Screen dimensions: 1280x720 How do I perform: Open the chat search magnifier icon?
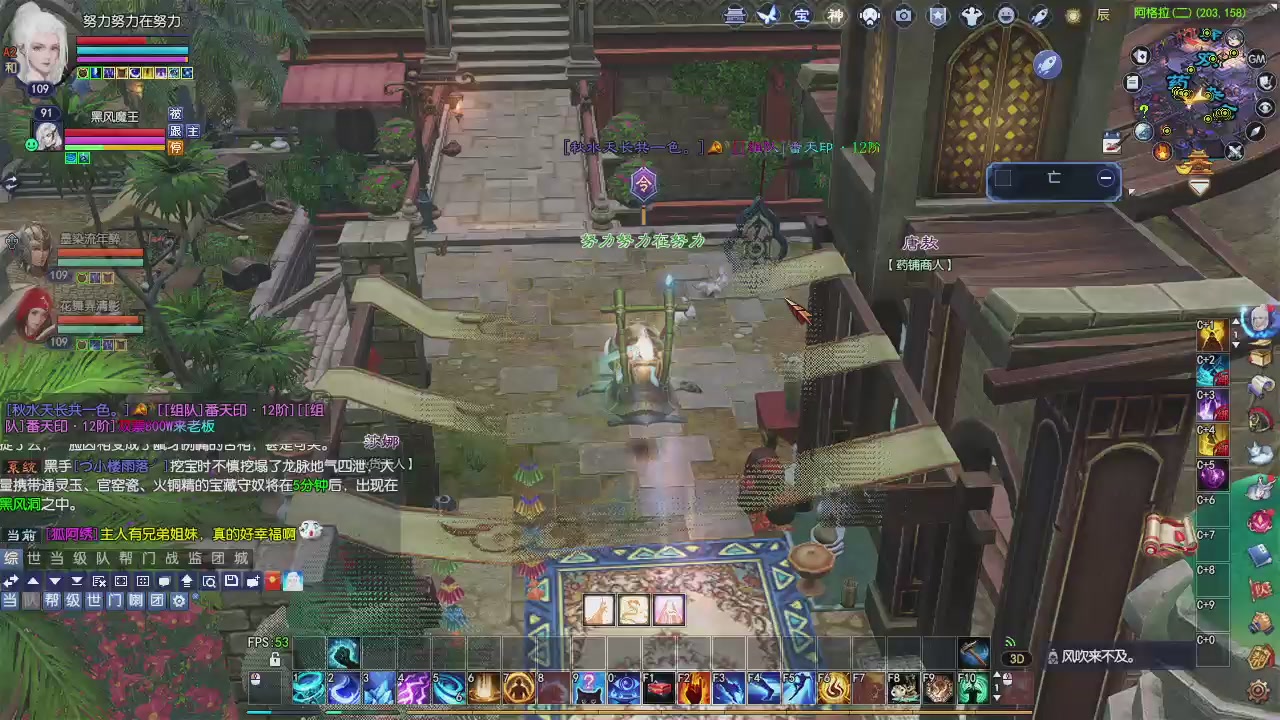(210, 581)
